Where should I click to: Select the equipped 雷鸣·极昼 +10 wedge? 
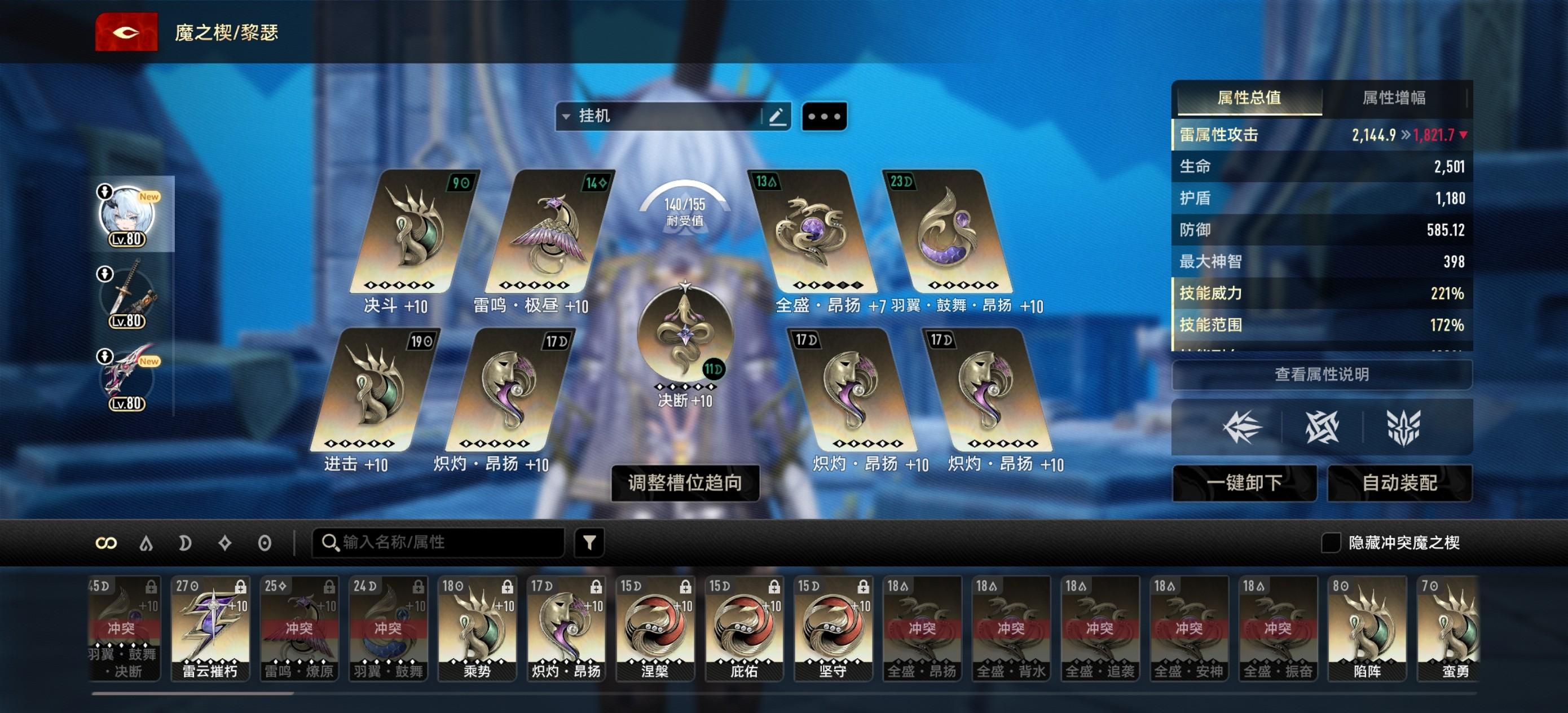547,231
